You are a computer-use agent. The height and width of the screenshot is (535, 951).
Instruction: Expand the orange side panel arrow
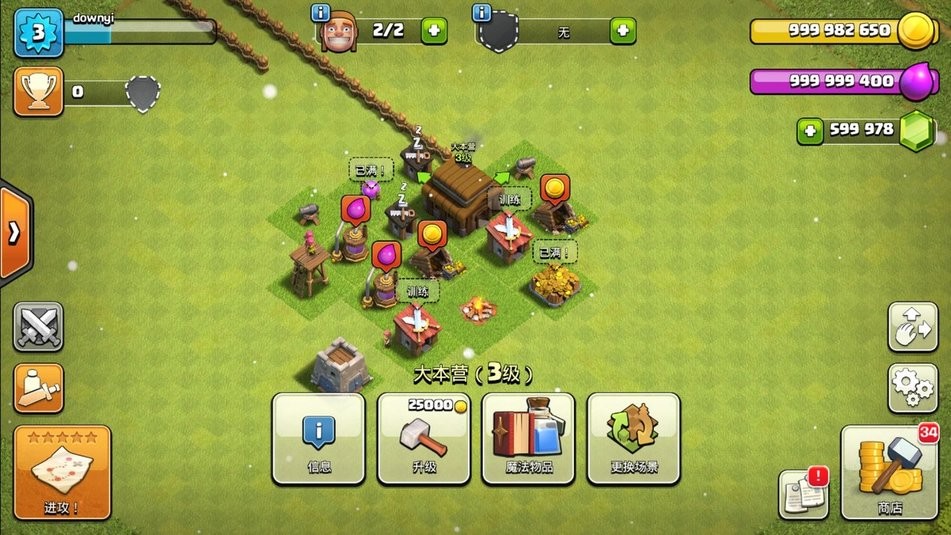click(14, 233)
